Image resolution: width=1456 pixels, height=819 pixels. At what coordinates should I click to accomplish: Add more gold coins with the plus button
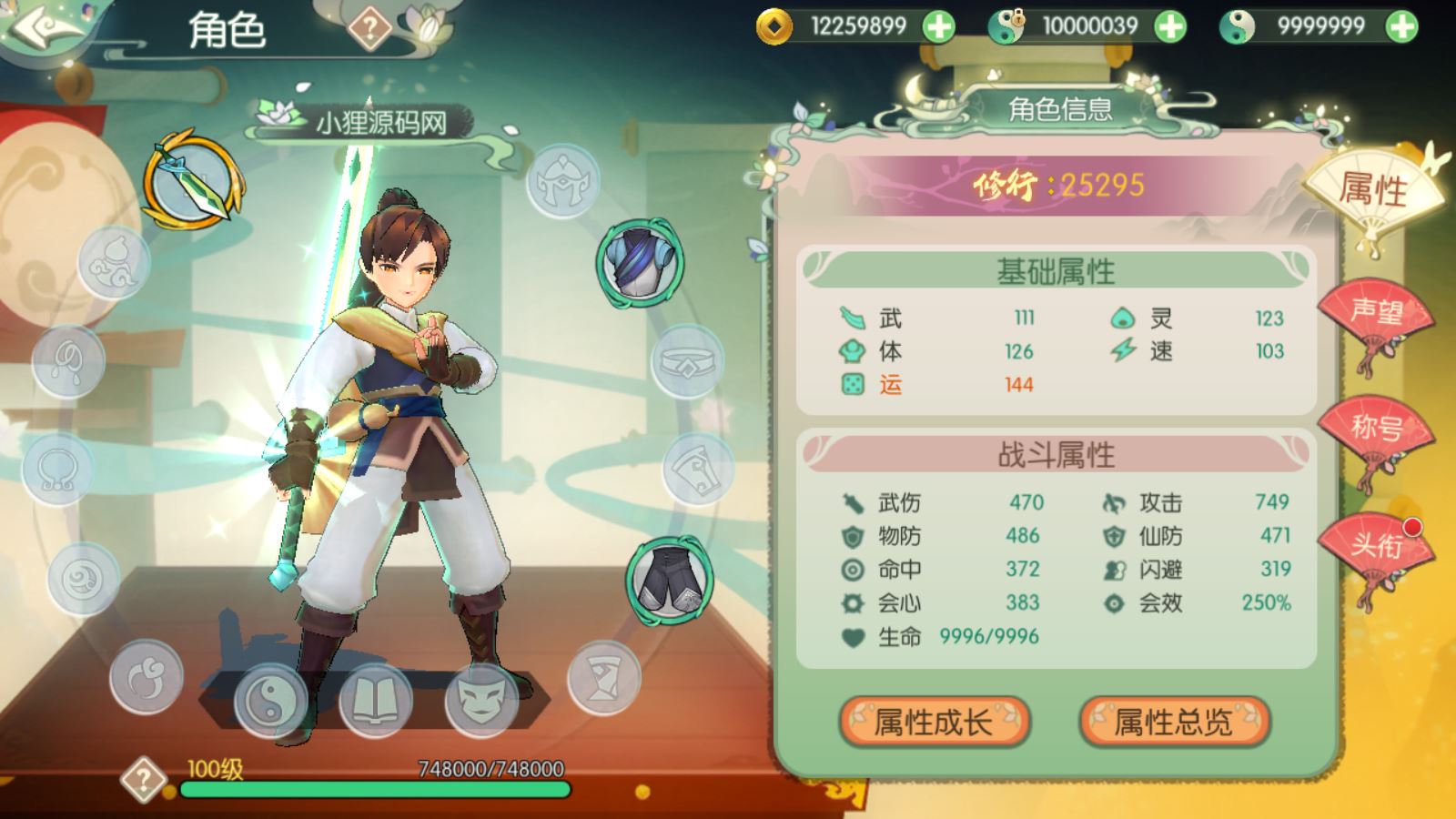pos(938,26)
